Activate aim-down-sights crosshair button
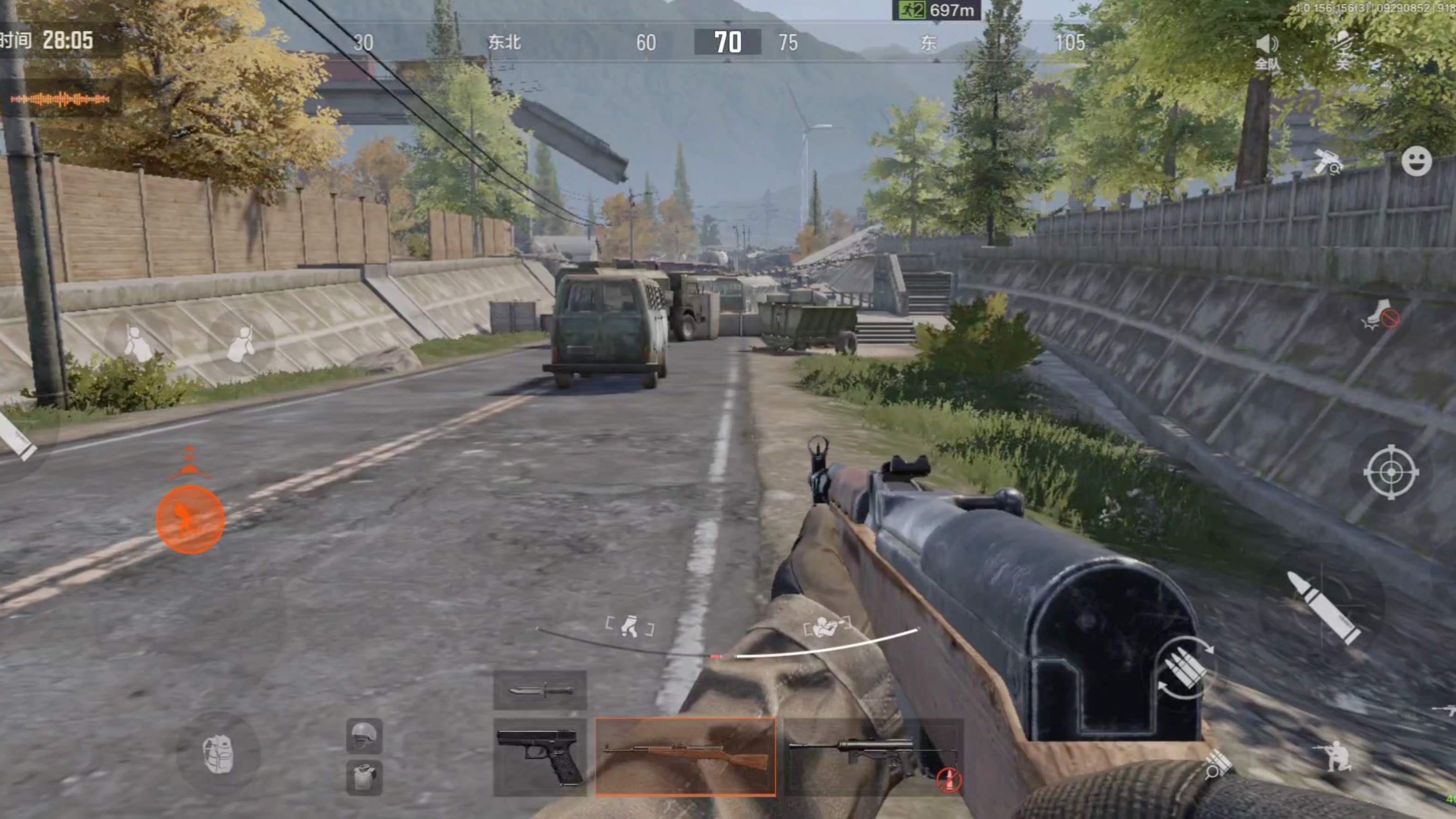Image resolution: width=1456 pixels, height=819 pixels. (1391, 472)
